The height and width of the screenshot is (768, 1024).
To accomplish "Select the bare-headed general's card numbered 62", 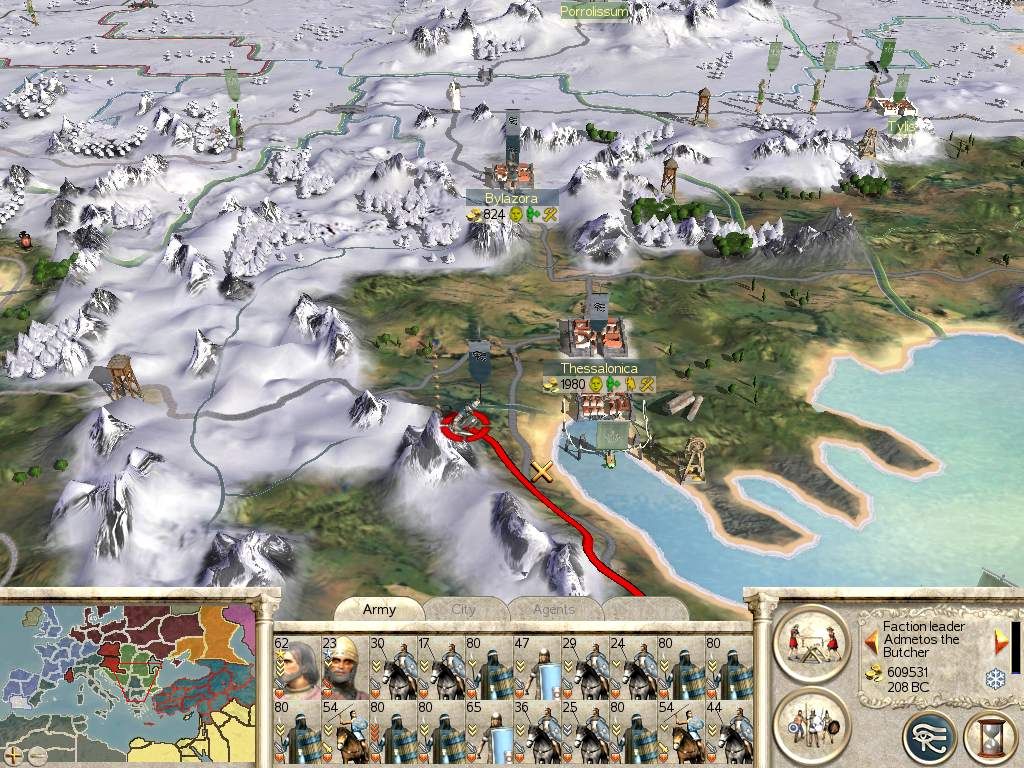I will point(297,668).
